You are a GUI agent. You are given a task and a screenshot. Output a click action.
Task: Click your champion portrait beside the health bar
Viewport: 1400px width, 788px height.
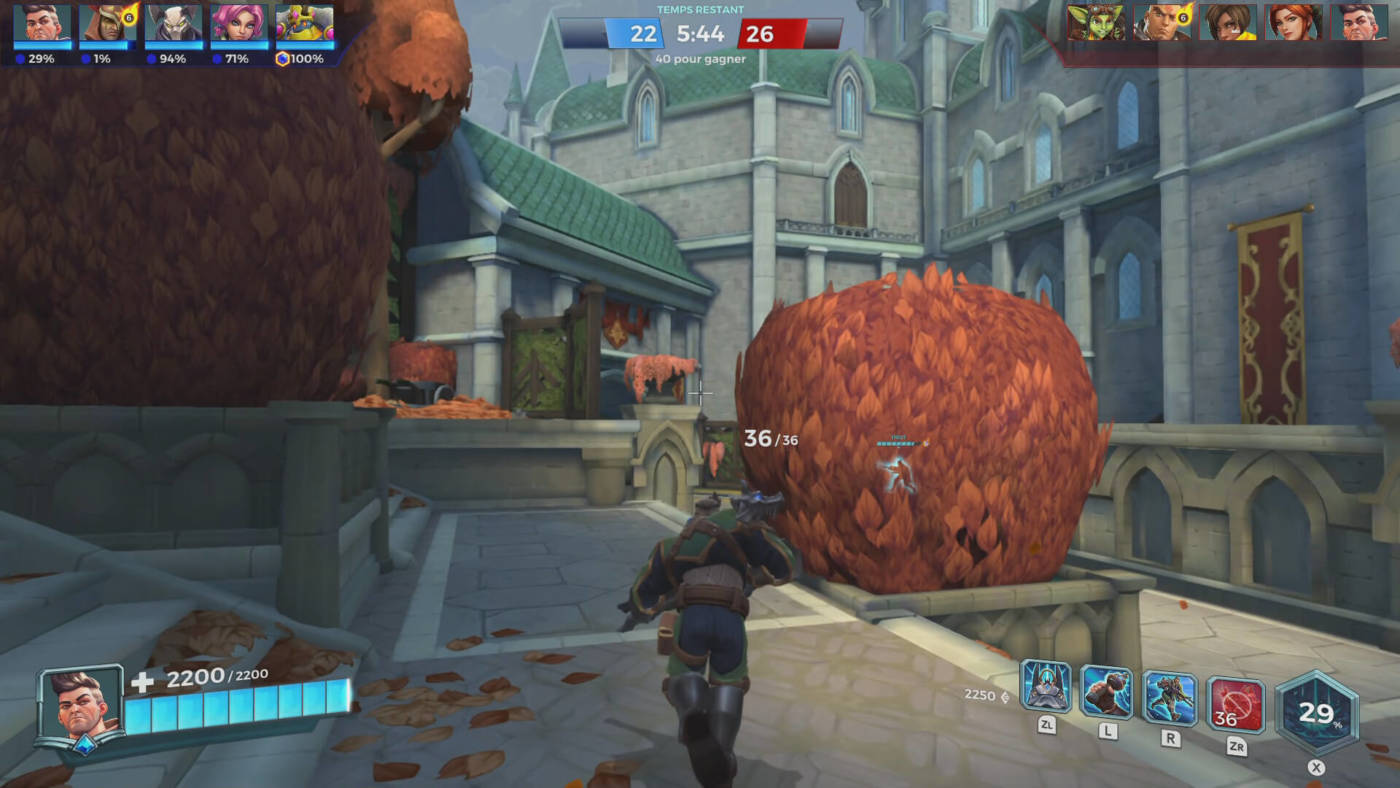[x=80, y=705]
